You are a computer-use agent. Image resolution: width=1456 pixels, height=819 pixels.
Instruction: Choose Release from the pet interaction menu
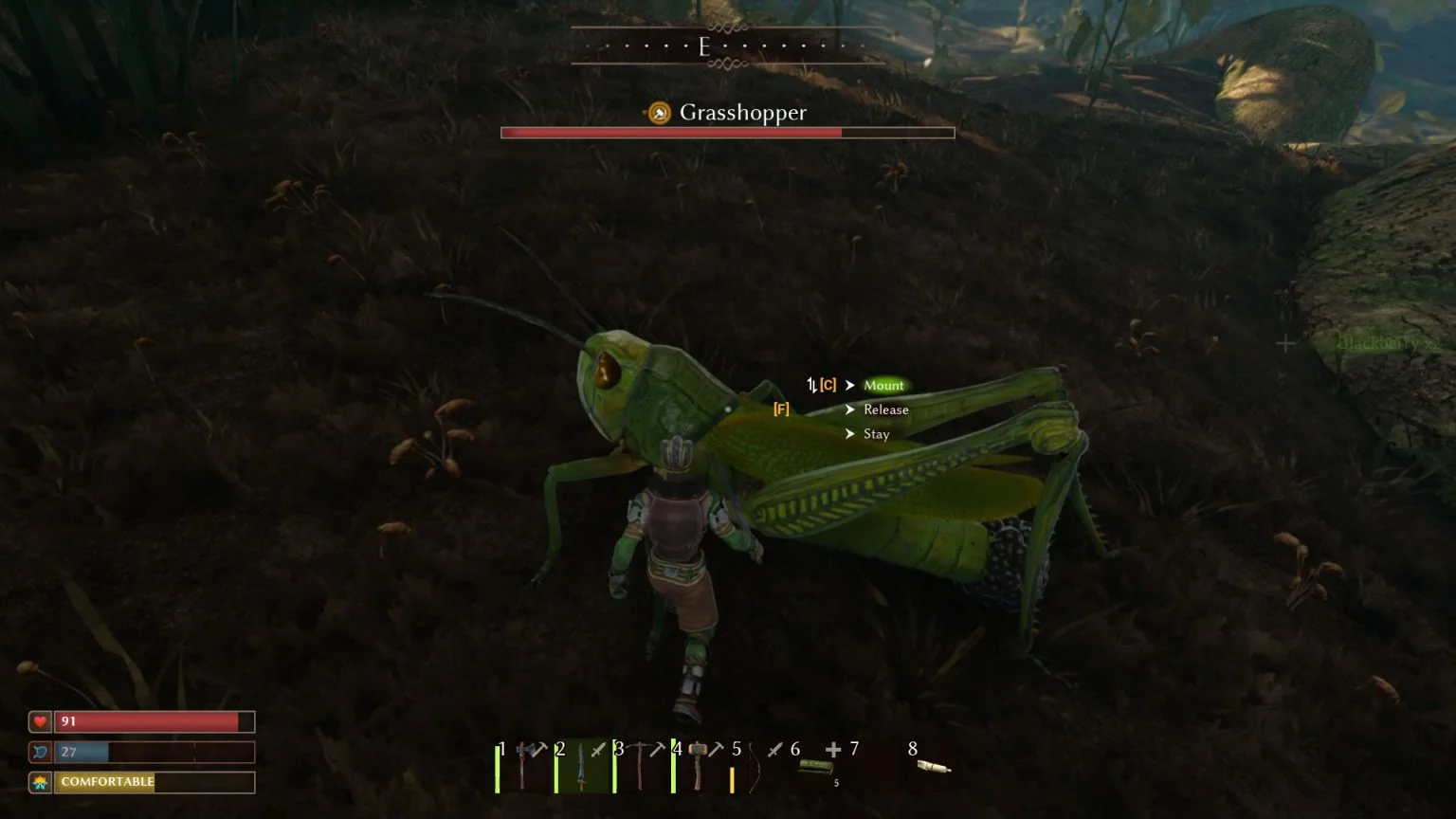click(x=885, y=409)
